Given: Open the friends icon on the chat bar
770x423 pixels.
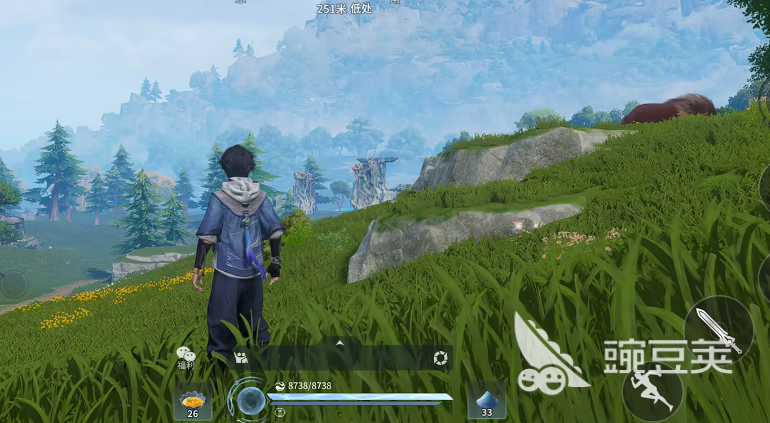Looking at the screenshot, I should (x=241, y=357).
